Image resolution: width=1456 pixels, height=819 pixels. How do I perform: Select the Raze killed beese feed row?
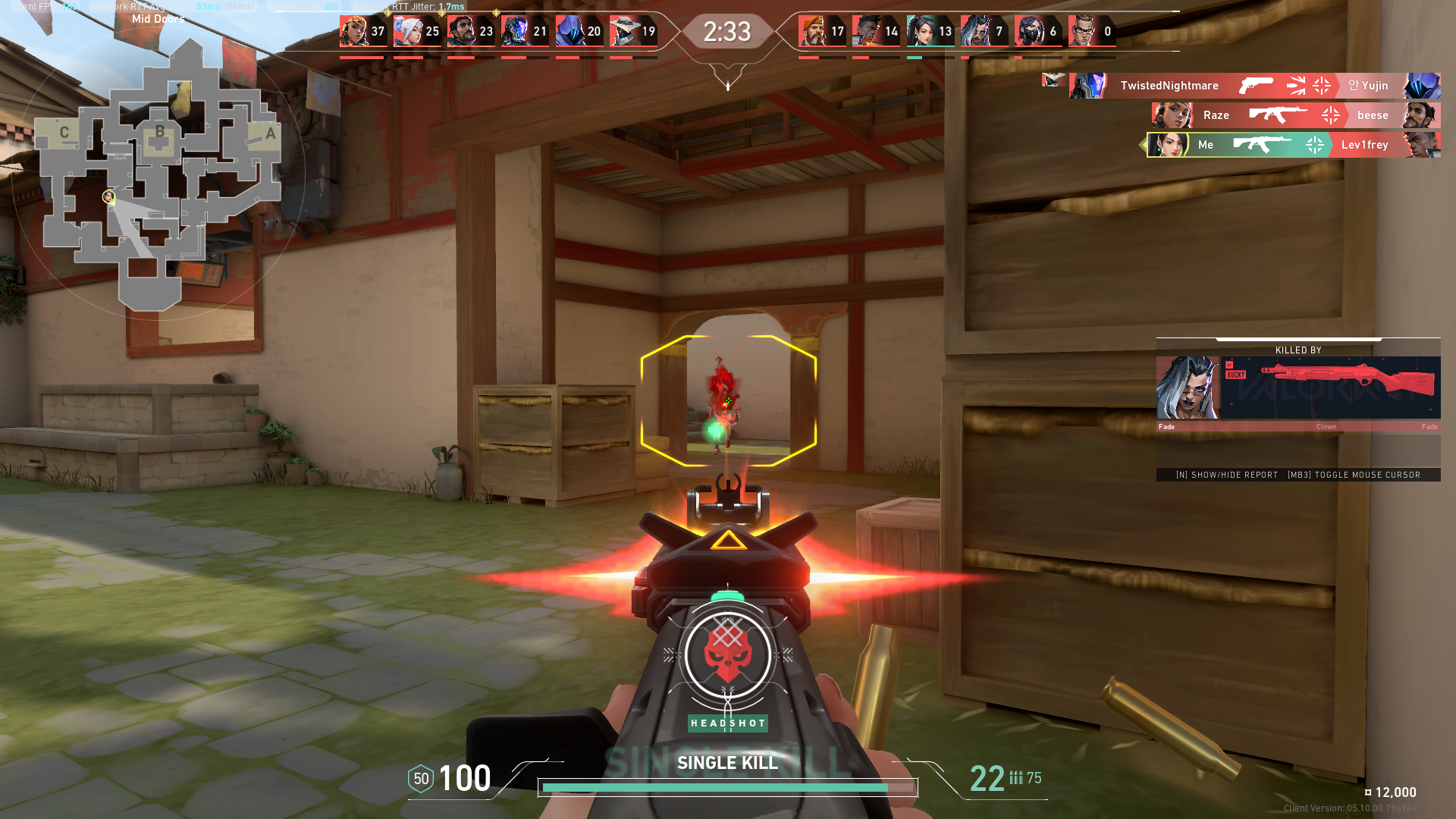click(1295, 115)
